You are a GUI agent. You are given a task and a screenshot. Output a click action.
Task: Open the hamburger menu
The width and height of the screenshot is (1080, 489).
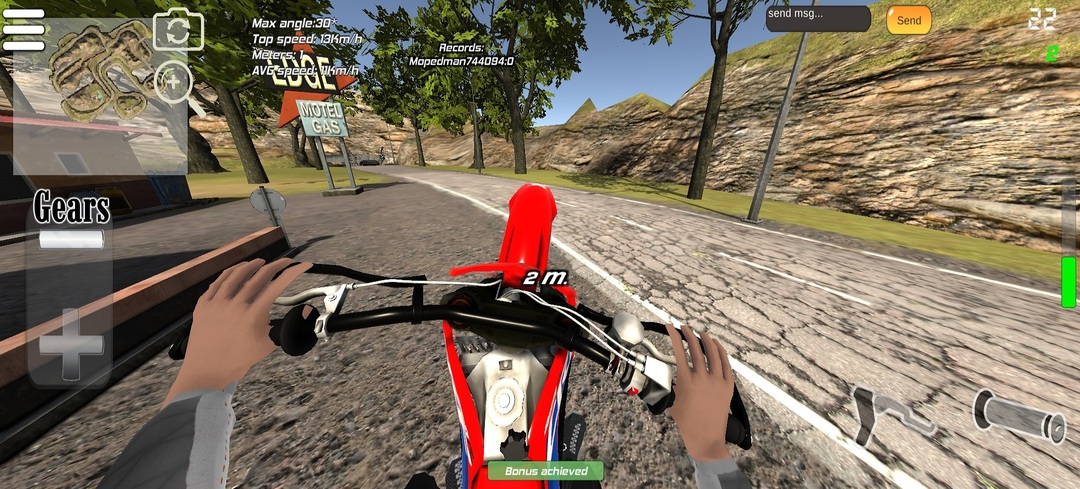(24, 30)
